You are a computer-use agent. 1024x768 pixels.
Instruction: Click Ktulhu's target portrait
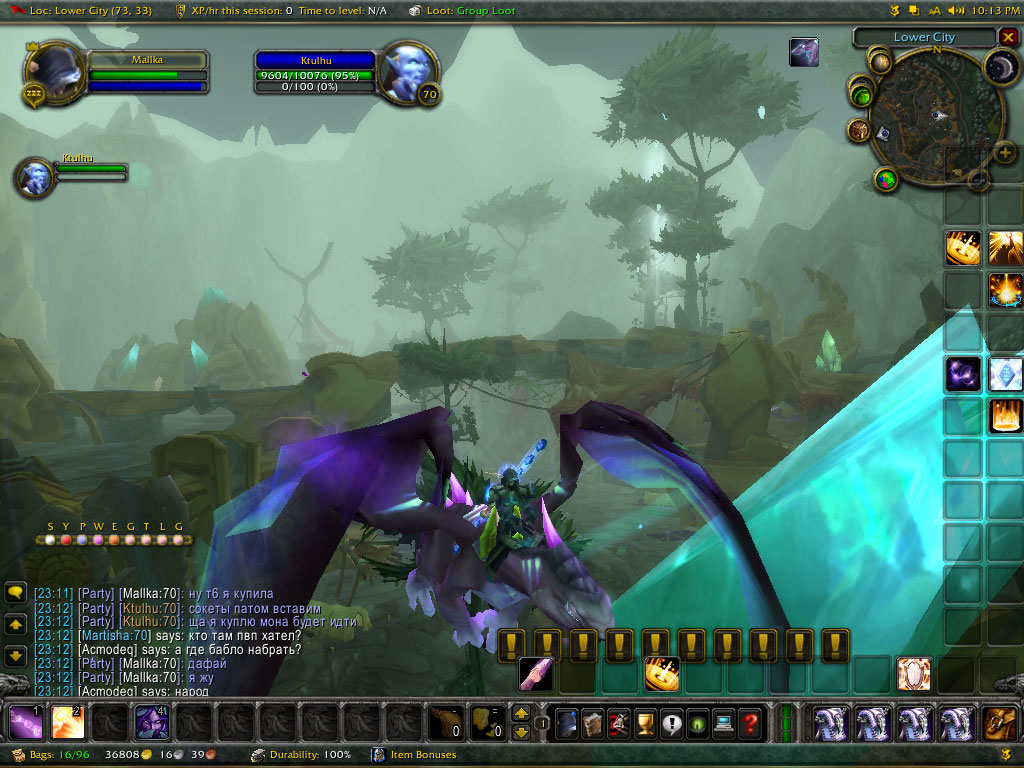(x=406, y=70)
